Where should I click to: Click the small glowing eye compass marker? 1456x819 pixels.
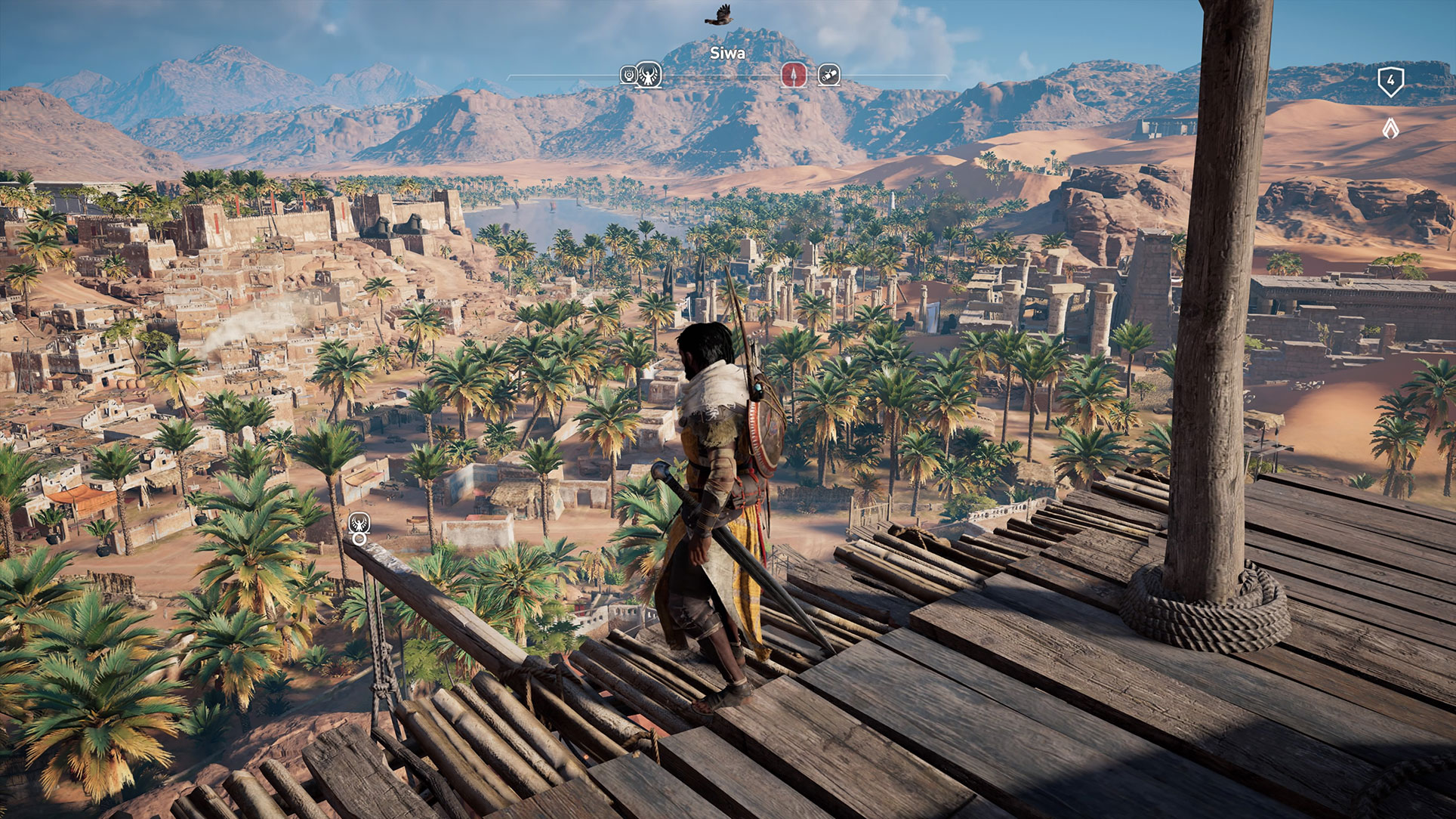(628, 74)
